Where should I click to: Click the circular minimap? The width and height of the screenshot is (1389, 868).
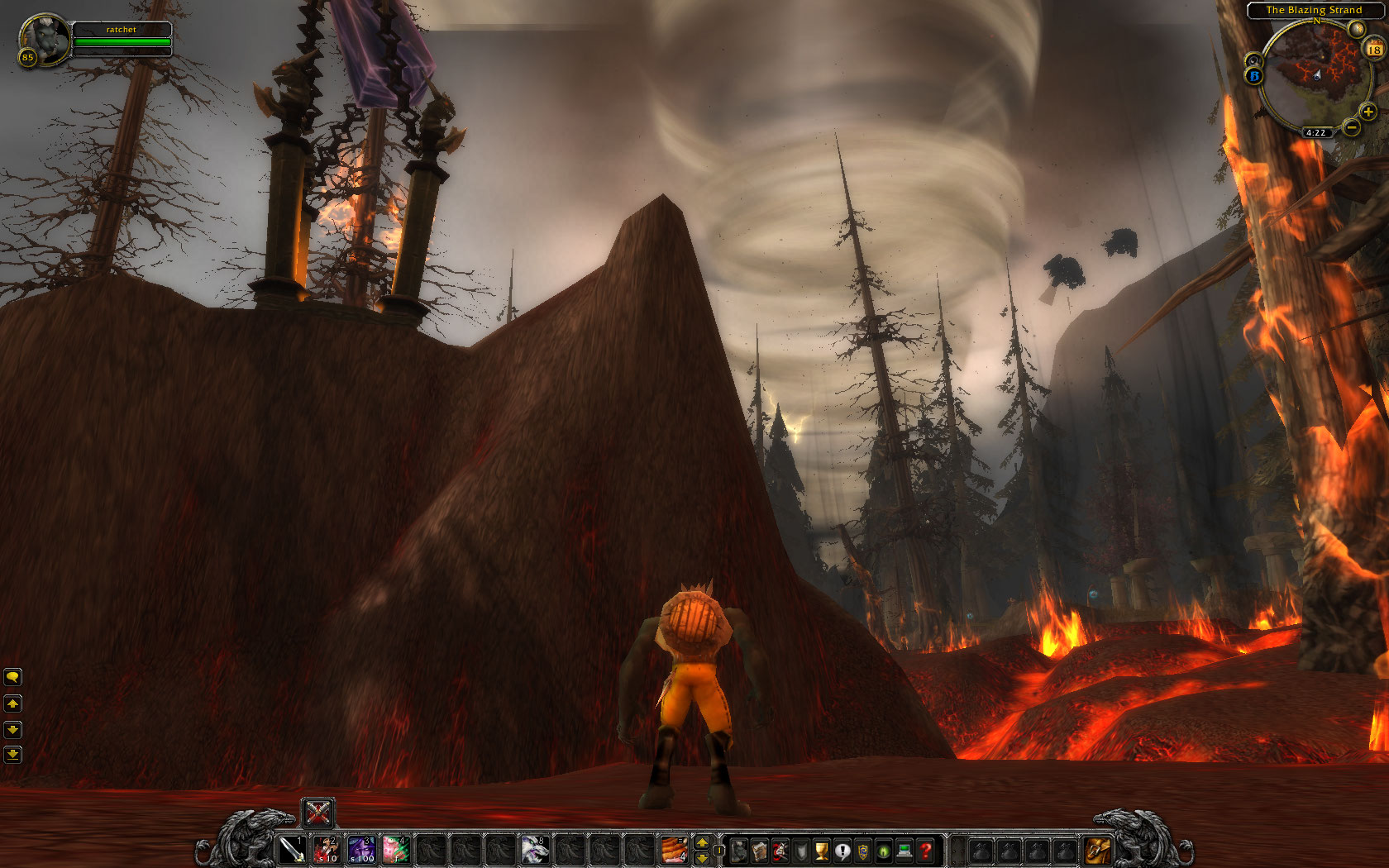[1316, 76]
